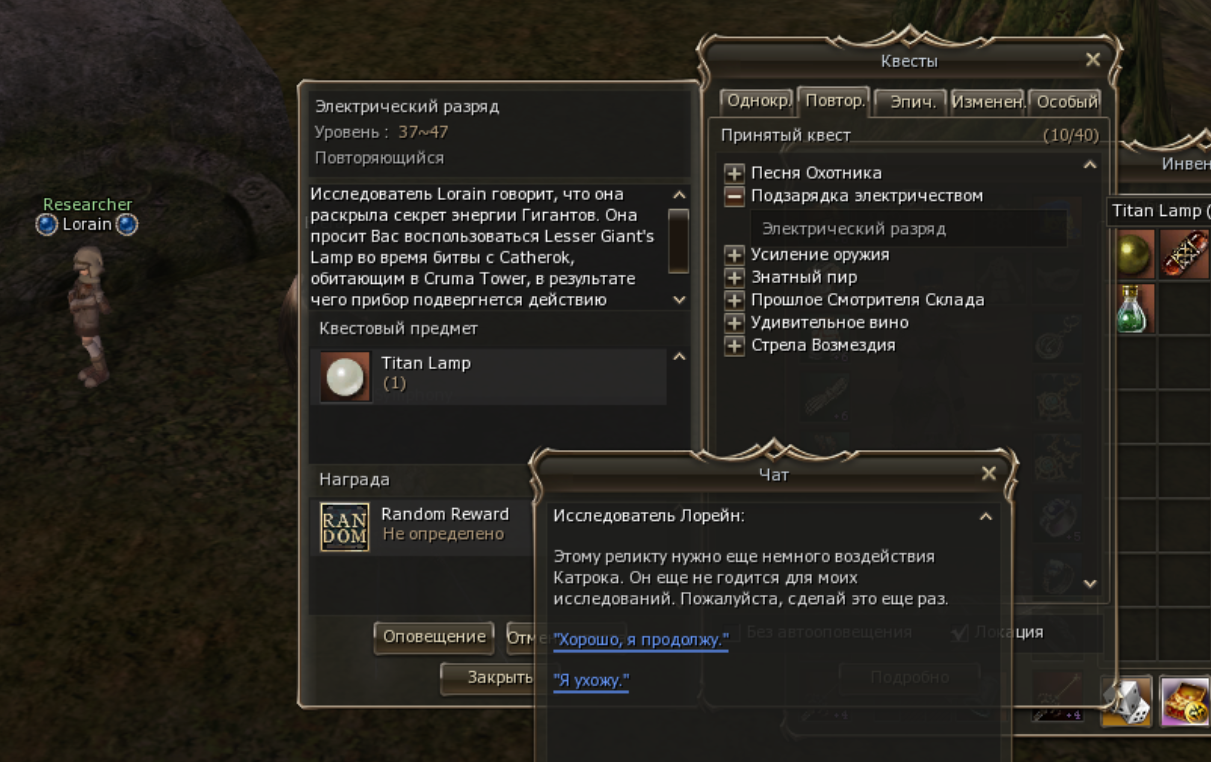Close the Квесты window

[x=1093, y=60]
